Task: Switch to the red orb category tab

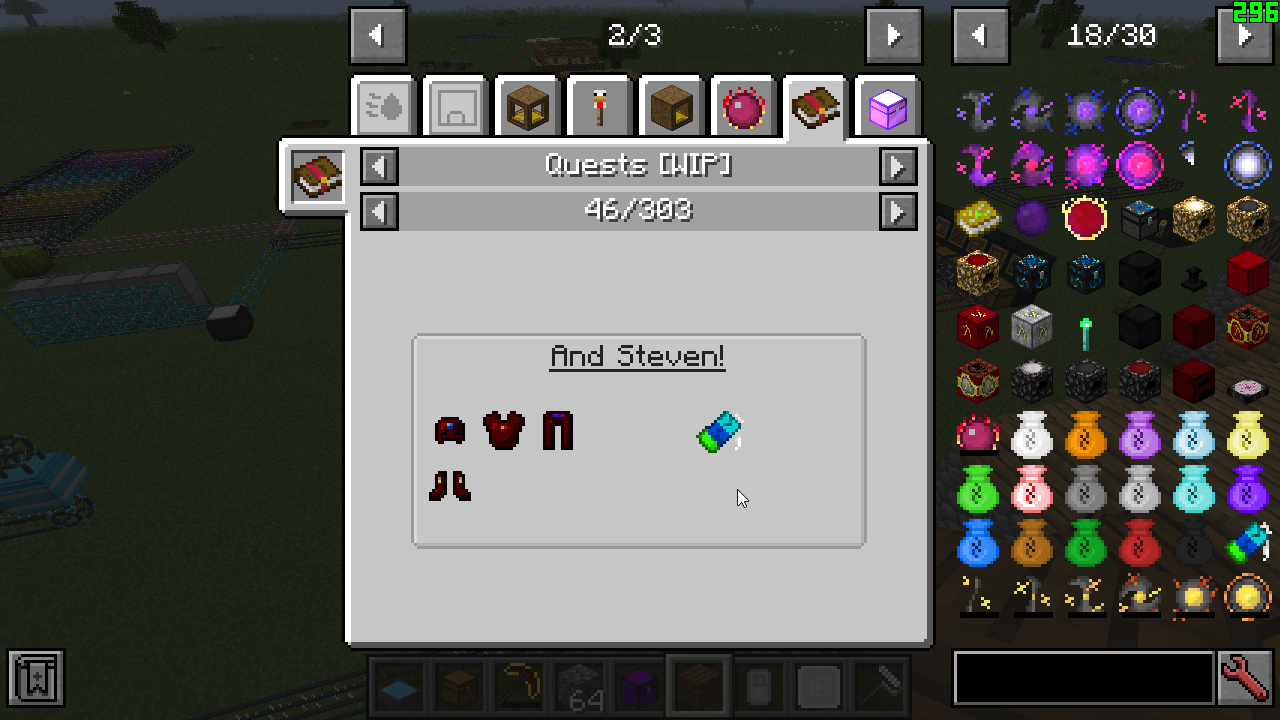Action: [x=743, y=106]
